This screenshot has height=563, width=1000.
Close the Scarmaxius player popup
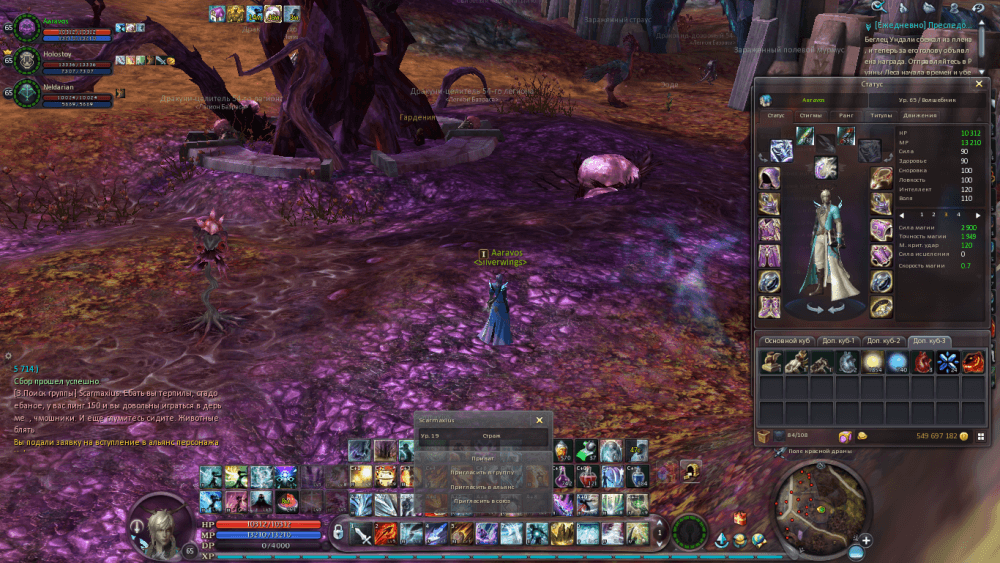[539, 421]
